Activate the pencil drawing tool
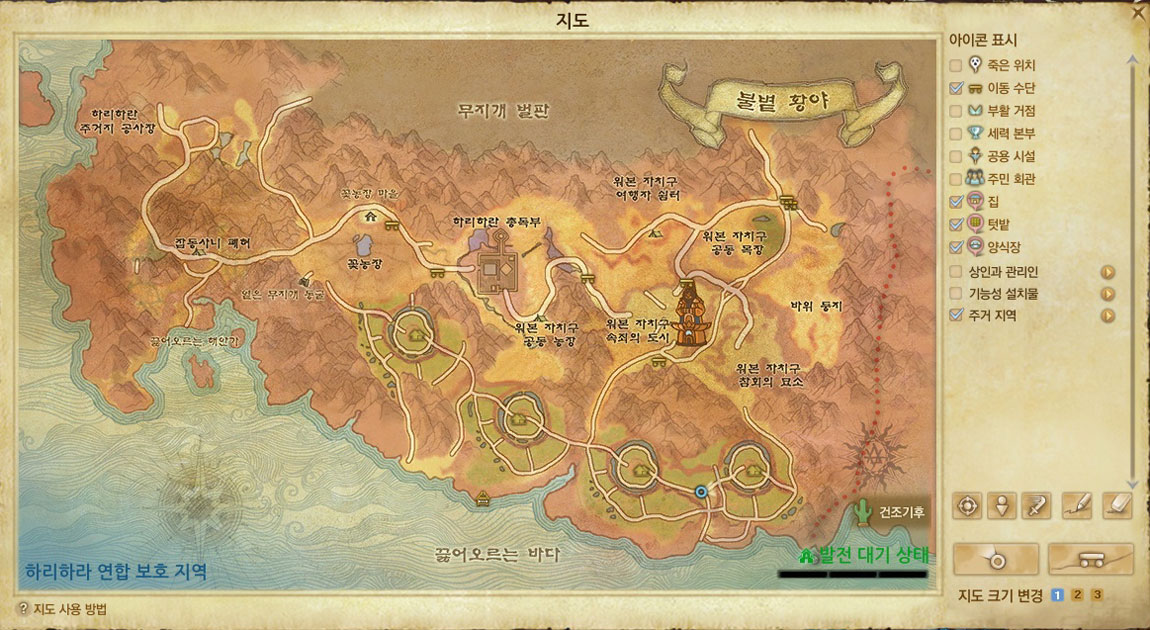Viewport: 1150px width, 630px height. (1077, 505)
